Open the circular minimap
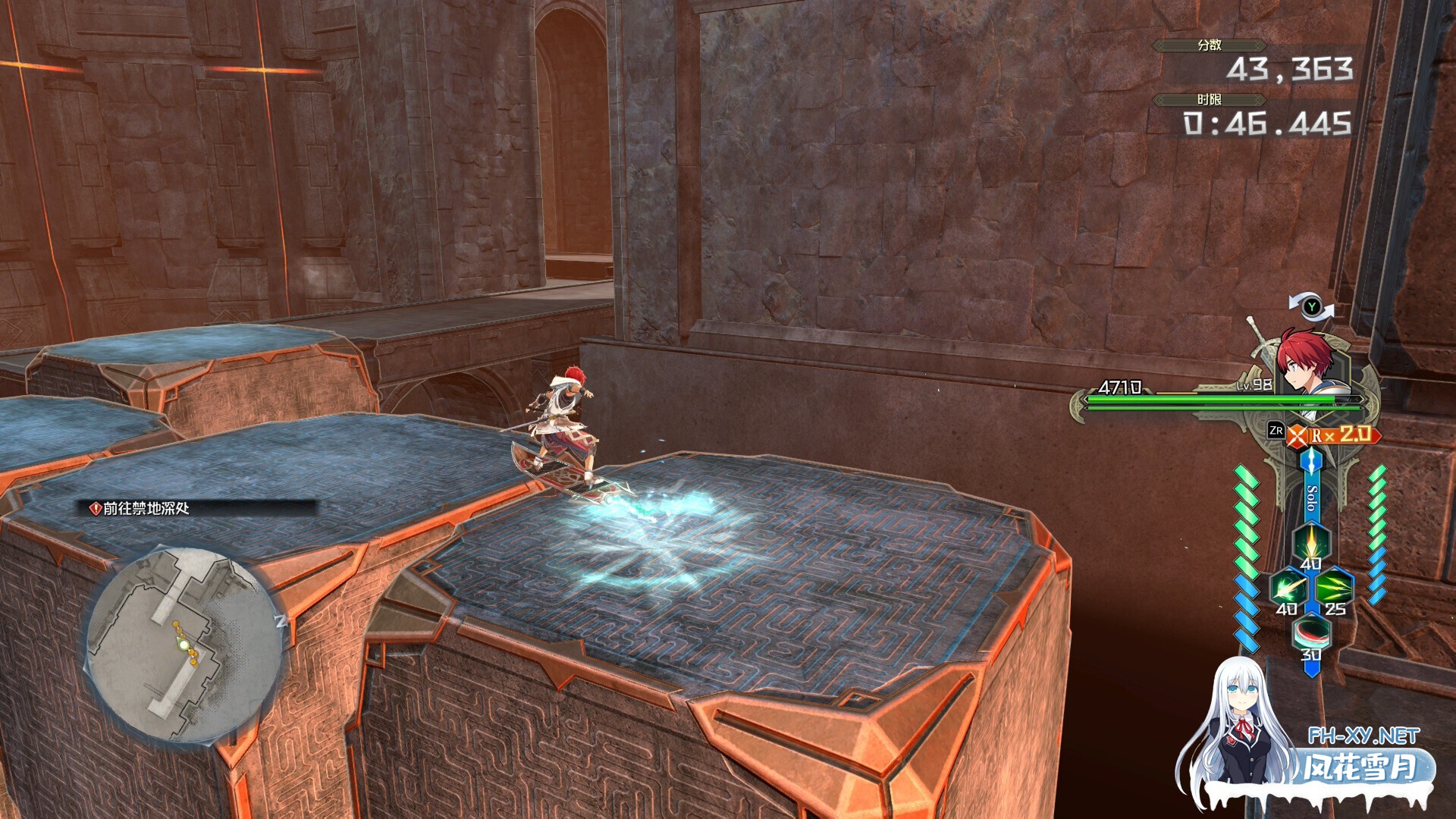1456x819 pixels. [184, 645]
